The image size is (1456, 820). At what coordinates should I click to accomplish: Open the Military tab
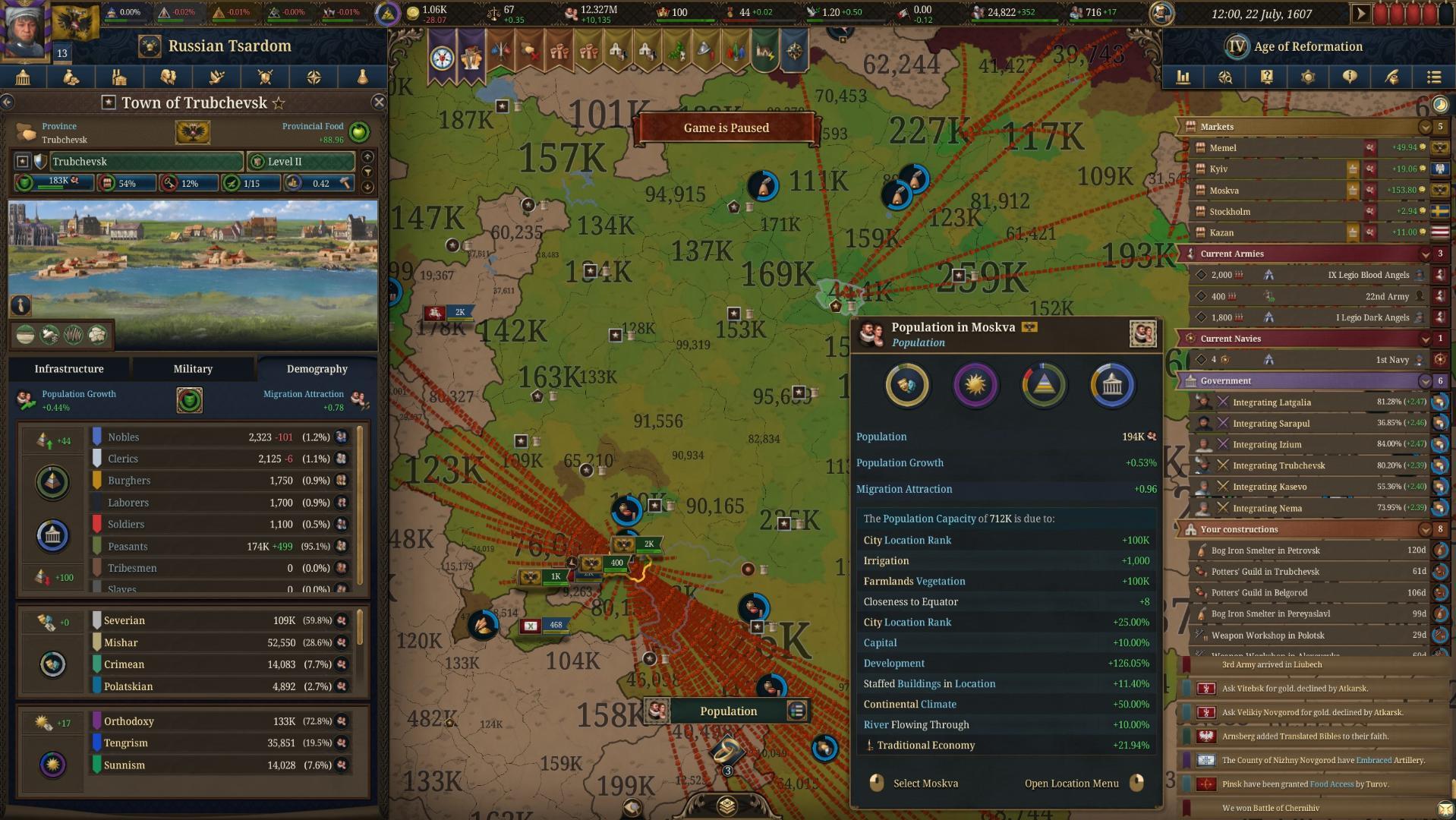click(193, 369)
